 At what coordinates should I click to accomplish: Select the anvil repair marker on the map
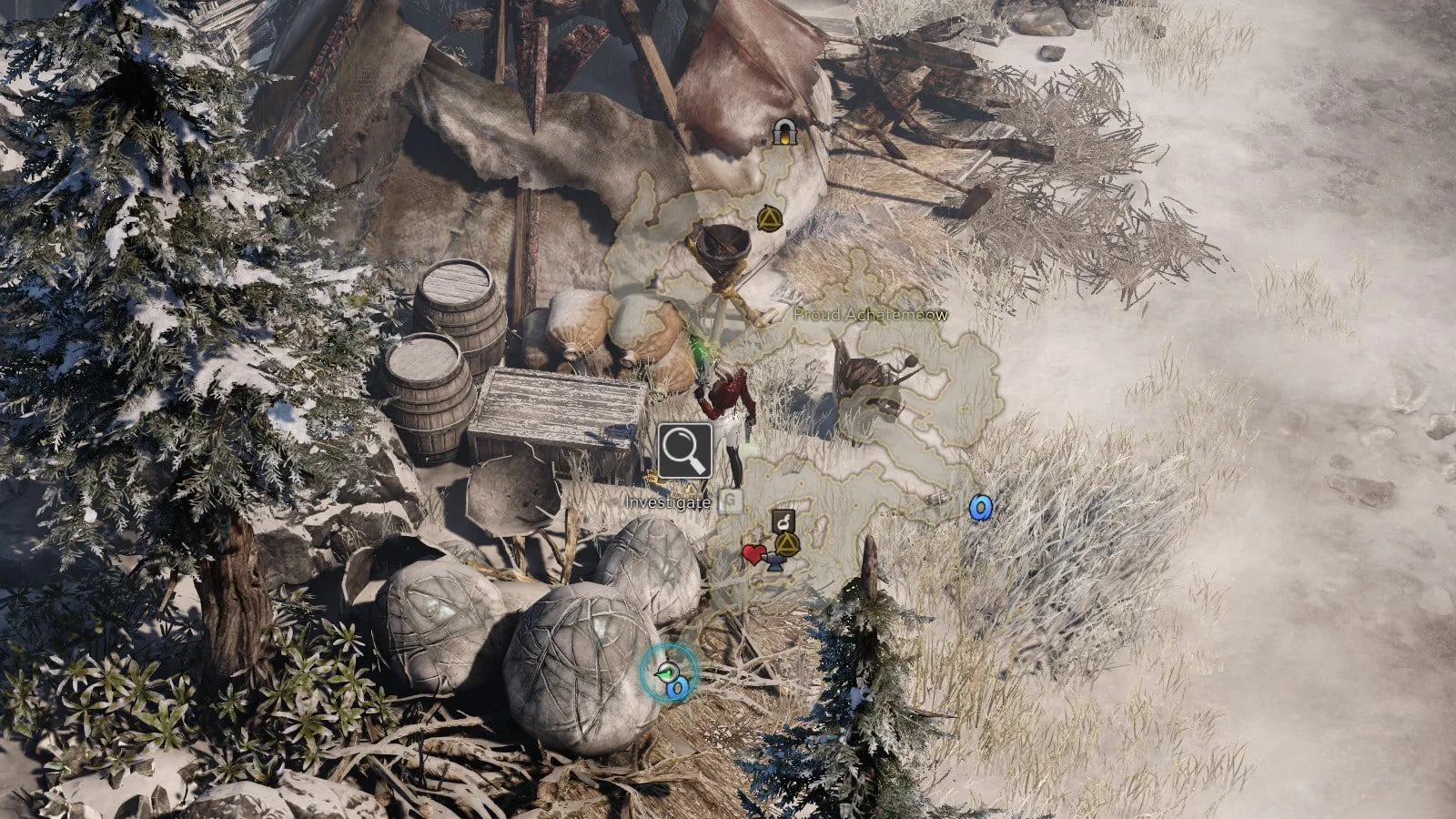click(x=774, y=563)
